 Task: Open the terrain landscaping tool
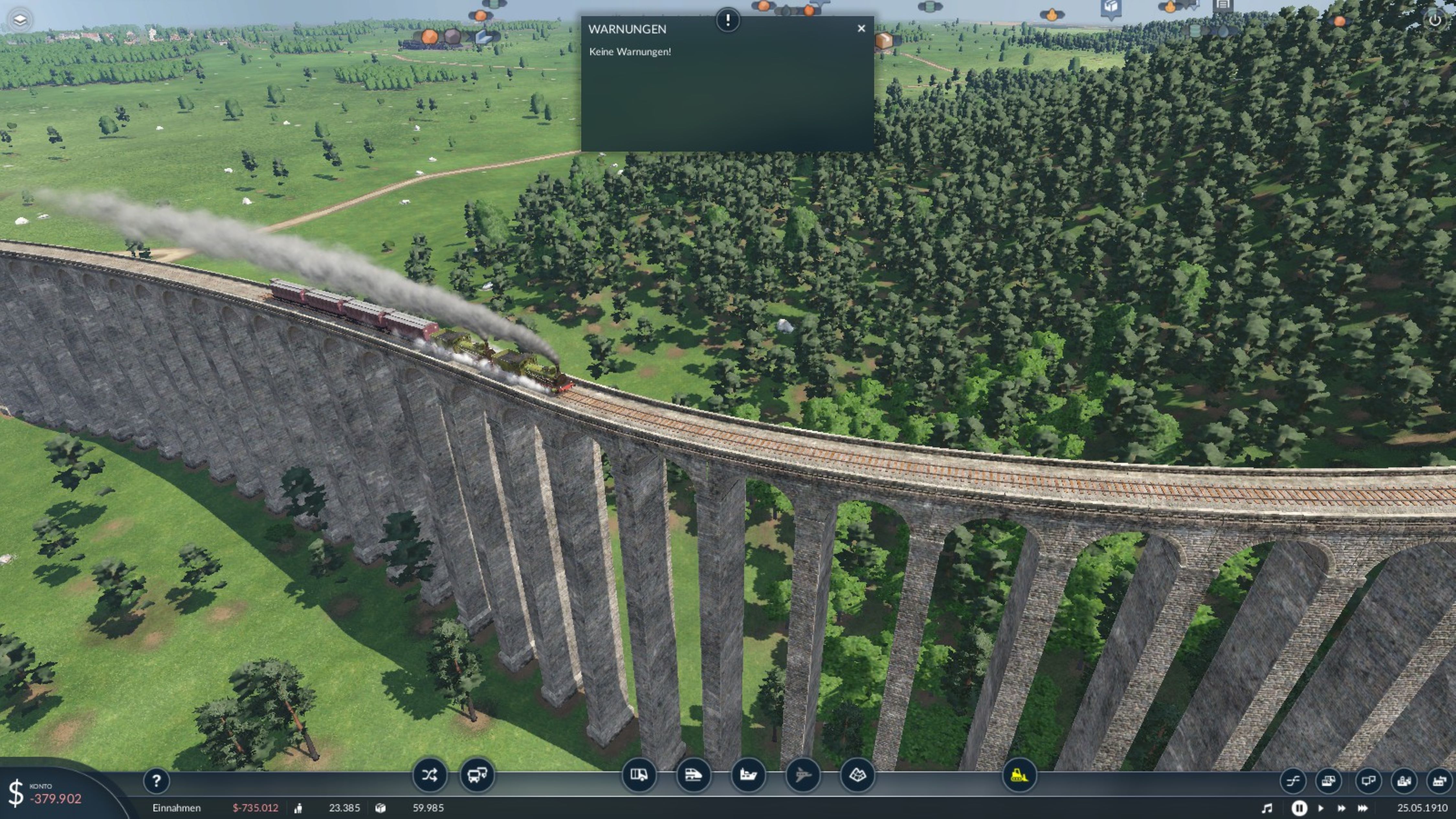coord(857,775)
